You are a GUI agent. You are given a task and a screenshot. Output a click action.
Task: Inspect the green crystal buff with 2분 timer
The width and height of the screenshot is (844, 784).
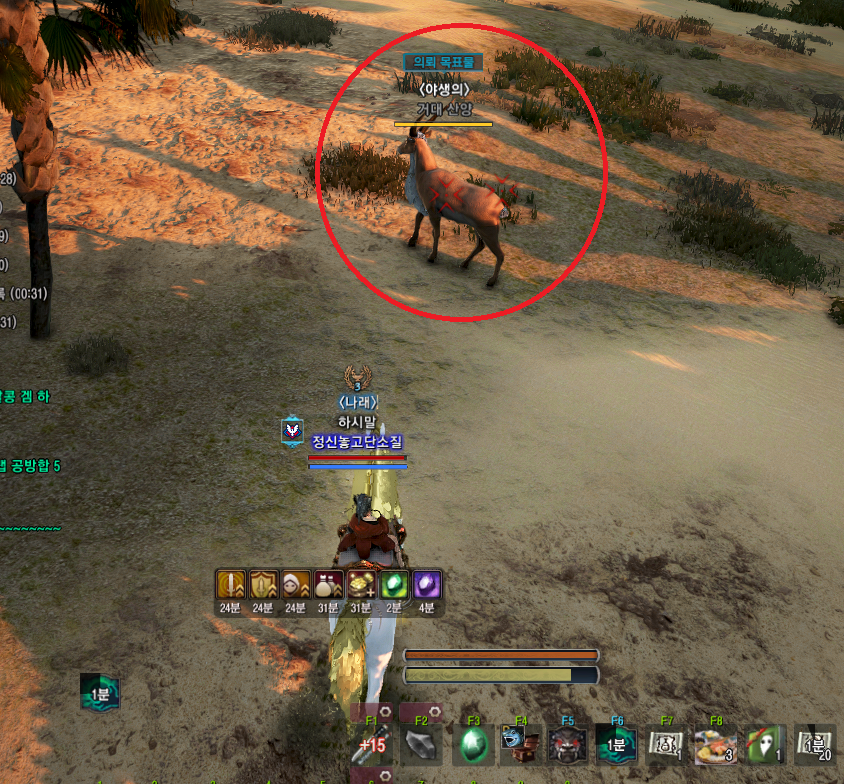[393, 585]
